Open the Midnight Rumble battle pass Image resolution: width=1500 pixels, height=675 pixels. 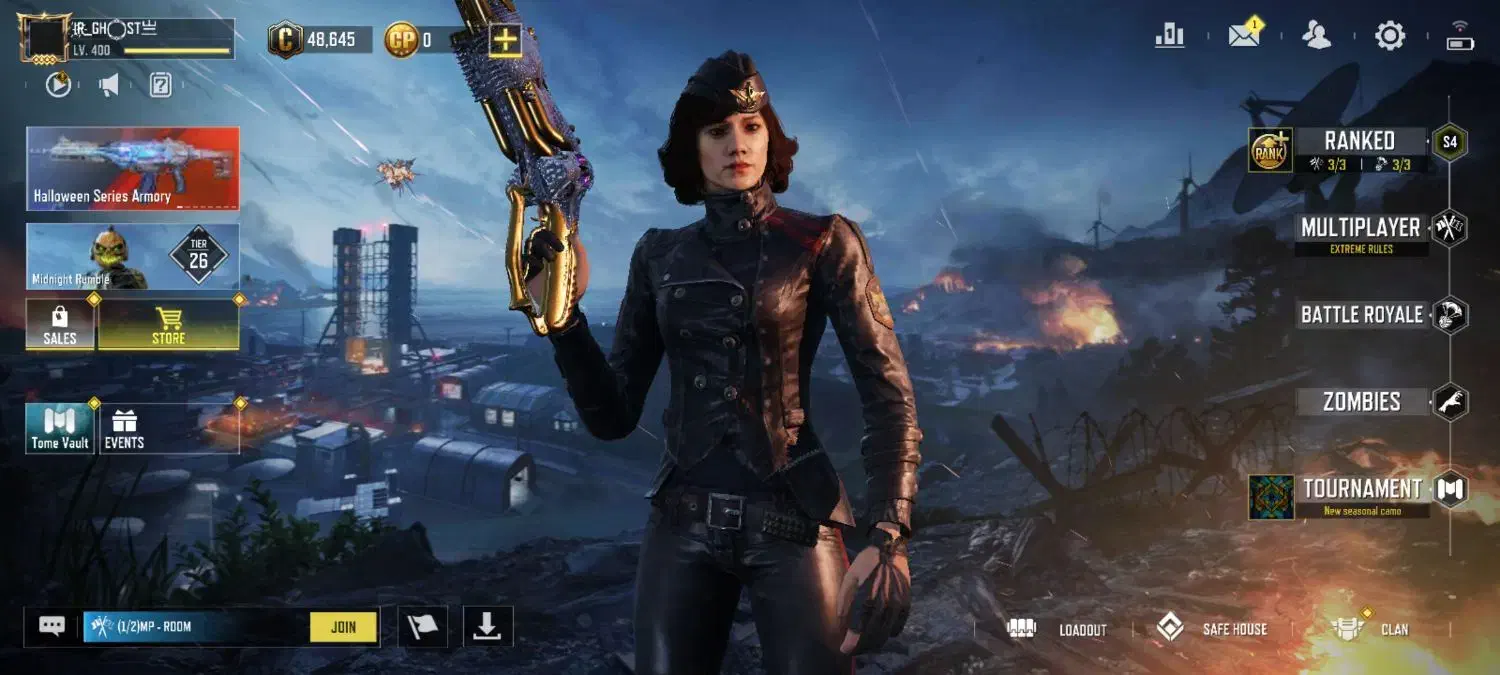coord(132,257)
